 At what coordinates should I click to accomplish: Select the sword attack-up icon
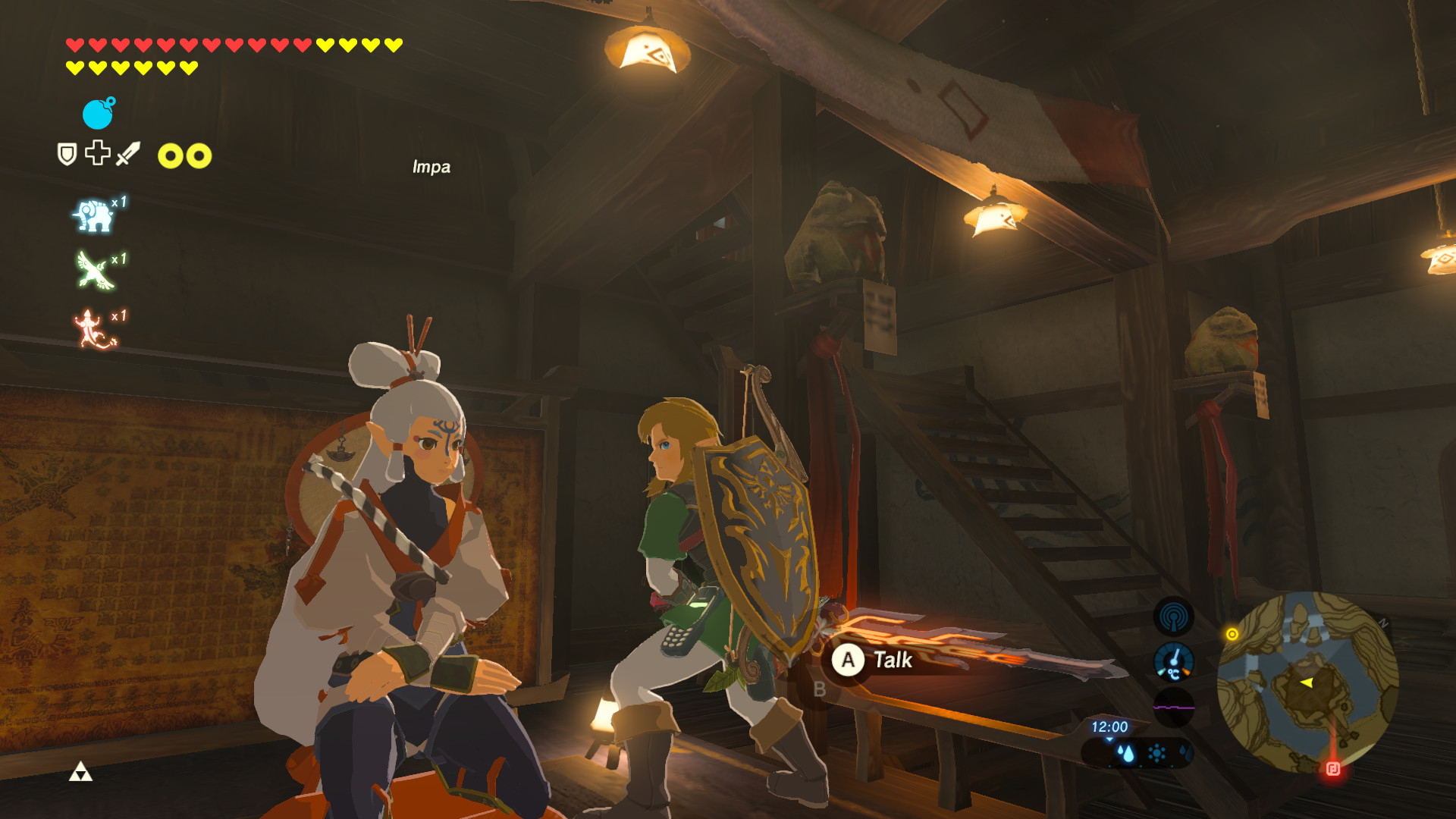(x=127, y=154)
